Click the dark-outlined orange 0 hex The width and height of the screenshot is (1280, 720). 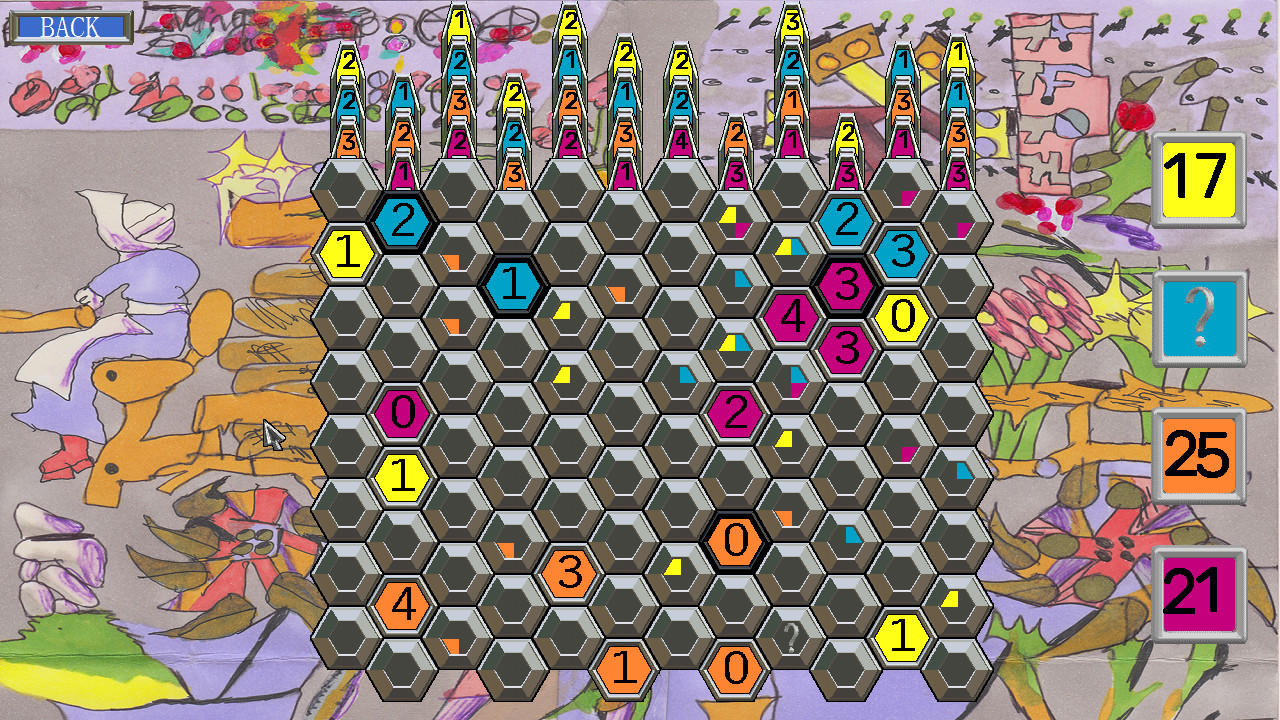pos(736,541)
